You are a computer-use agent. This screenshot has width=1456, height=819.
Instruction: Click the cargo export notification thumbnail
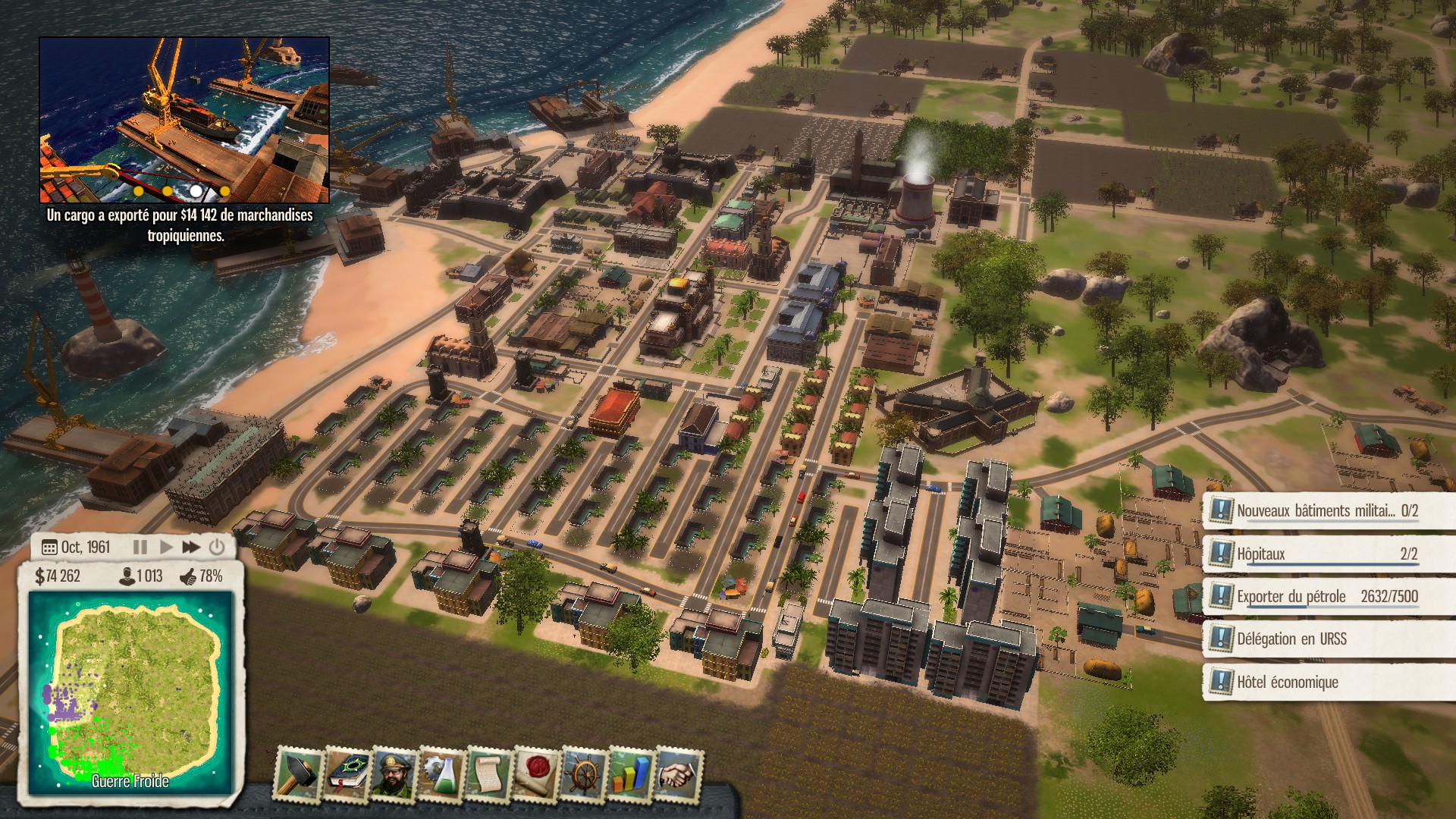point(184,118)
